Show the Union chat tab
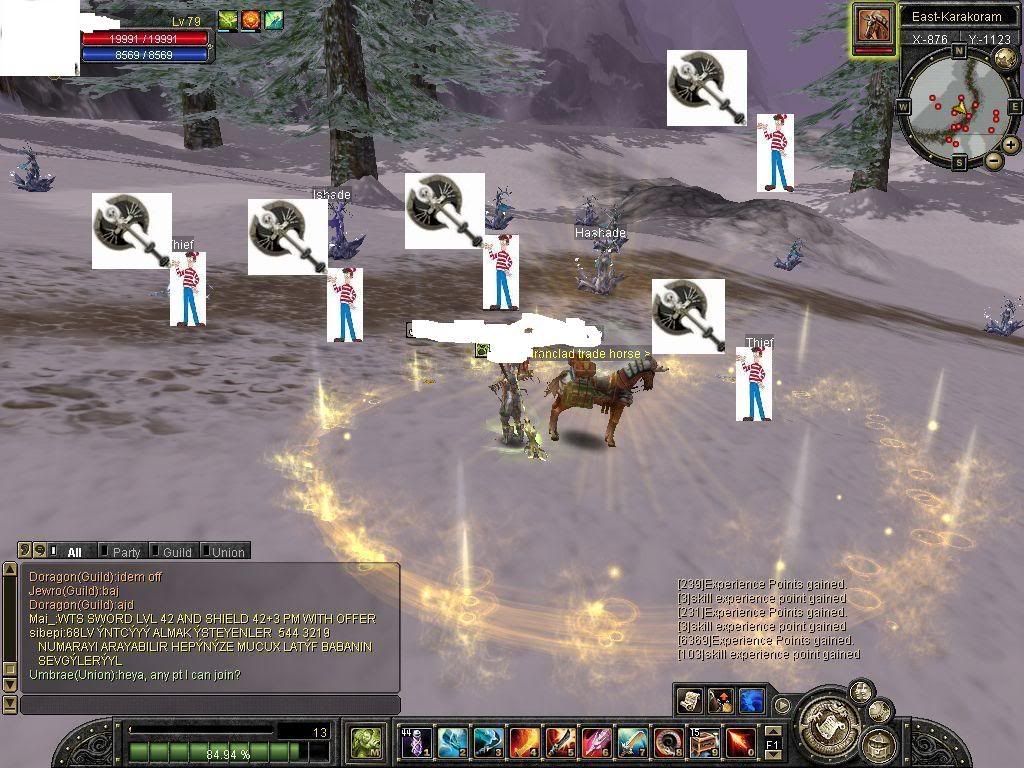 point(227,551)
